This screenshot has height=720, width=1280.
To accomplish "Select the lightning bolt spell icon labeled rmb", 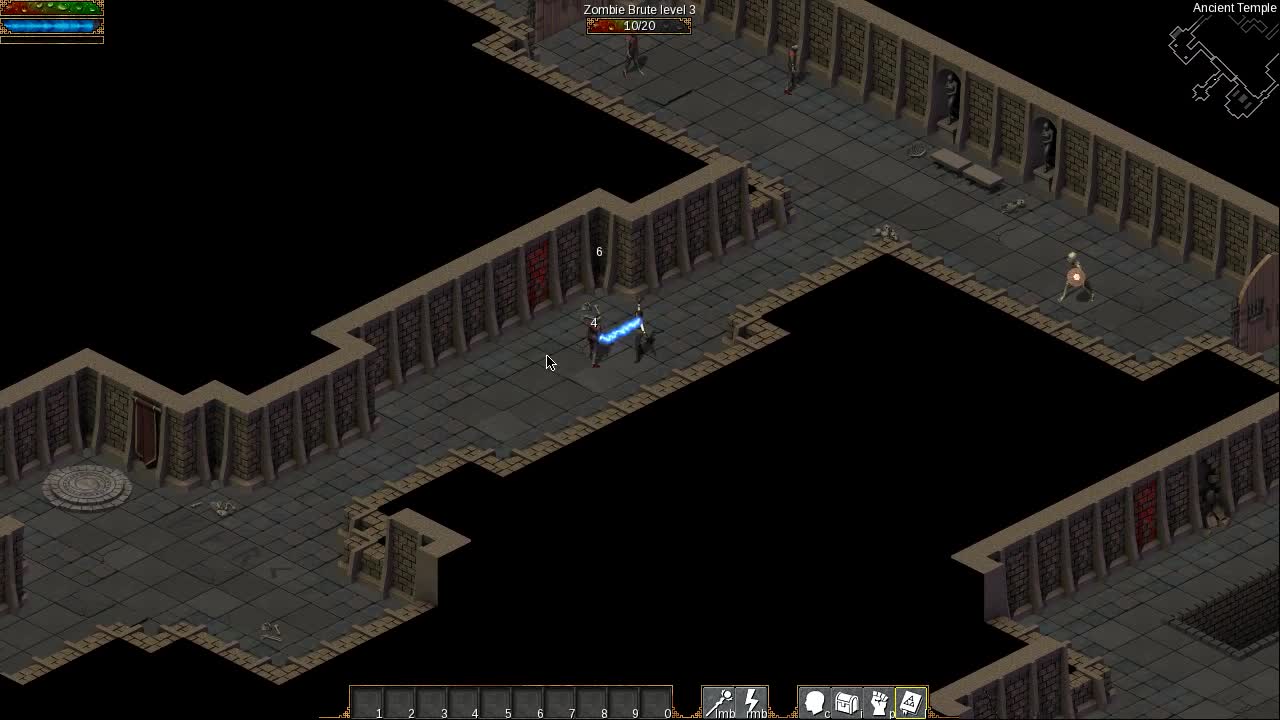I will point(752,700).
